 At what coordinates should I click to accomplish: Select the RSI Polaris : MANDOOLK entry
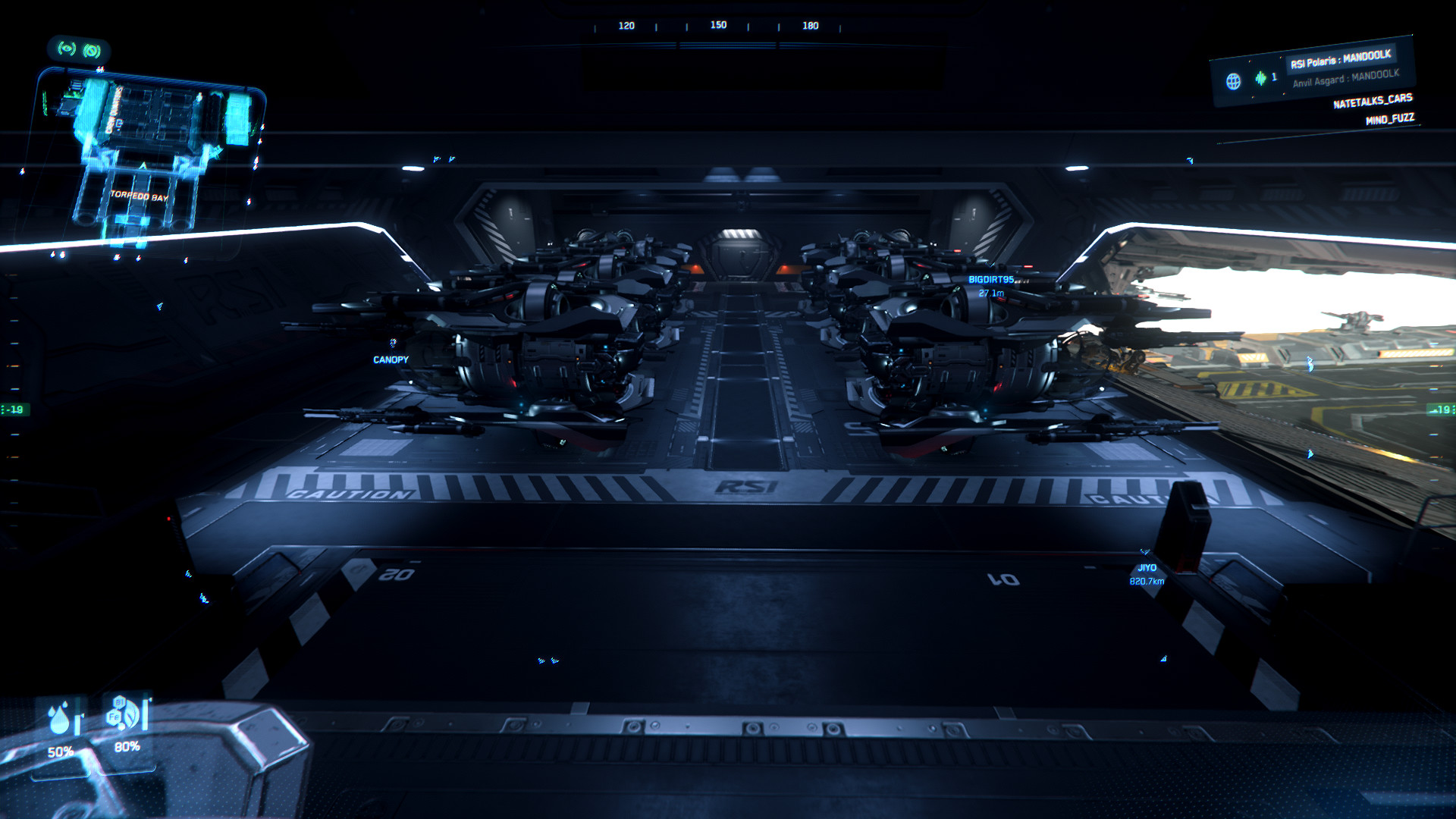(1340, 59)
